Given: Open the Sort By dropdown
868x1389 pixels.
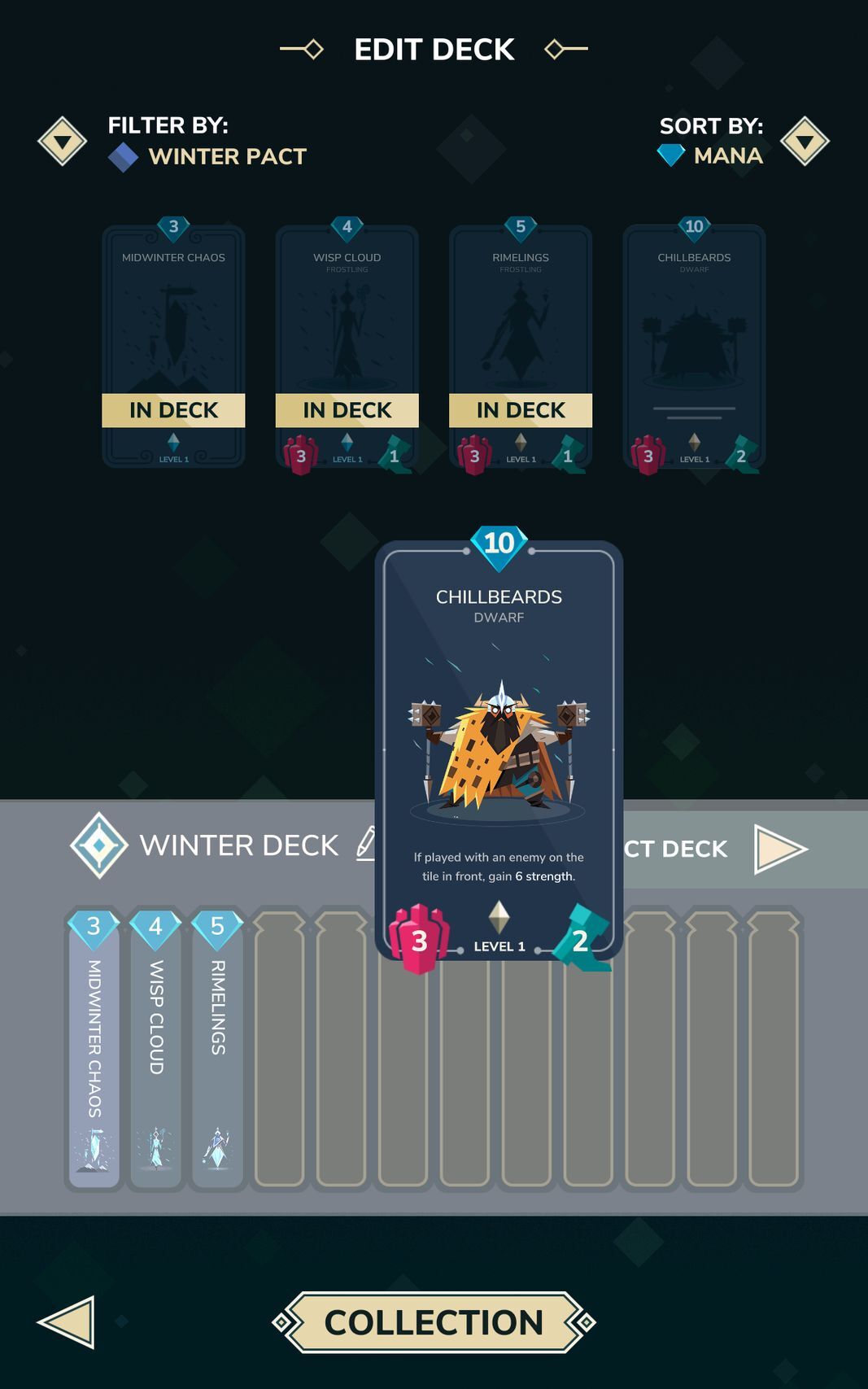Looking at the screenshot, I should coord(804,141).
